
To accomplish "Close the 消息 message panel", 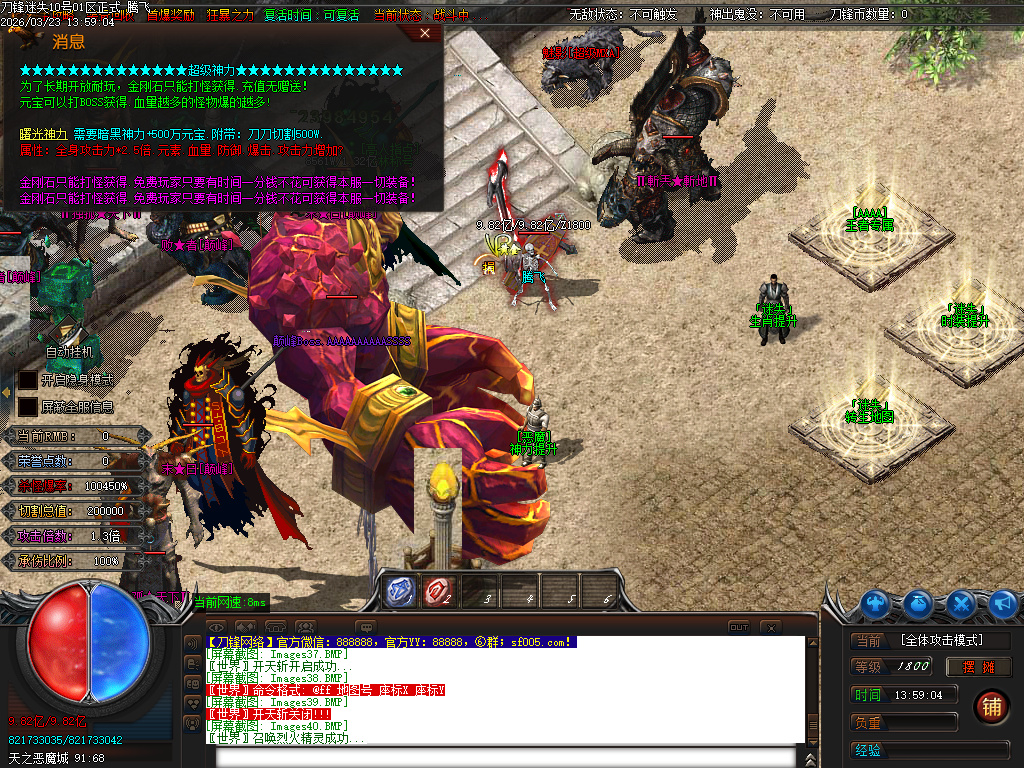I will [425, 33].
